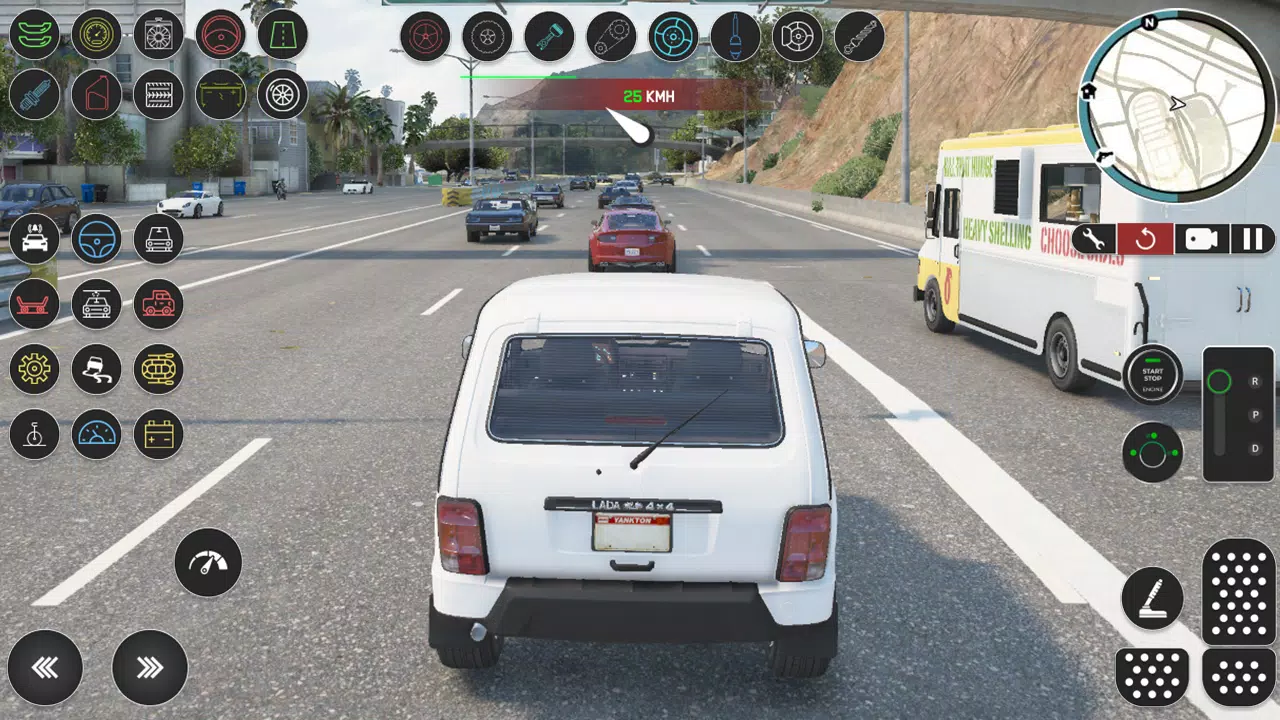Toggle the engine Start Stop button
Screen dimensions: 1280x720
pyautogui.click(x=1152, y=376)
